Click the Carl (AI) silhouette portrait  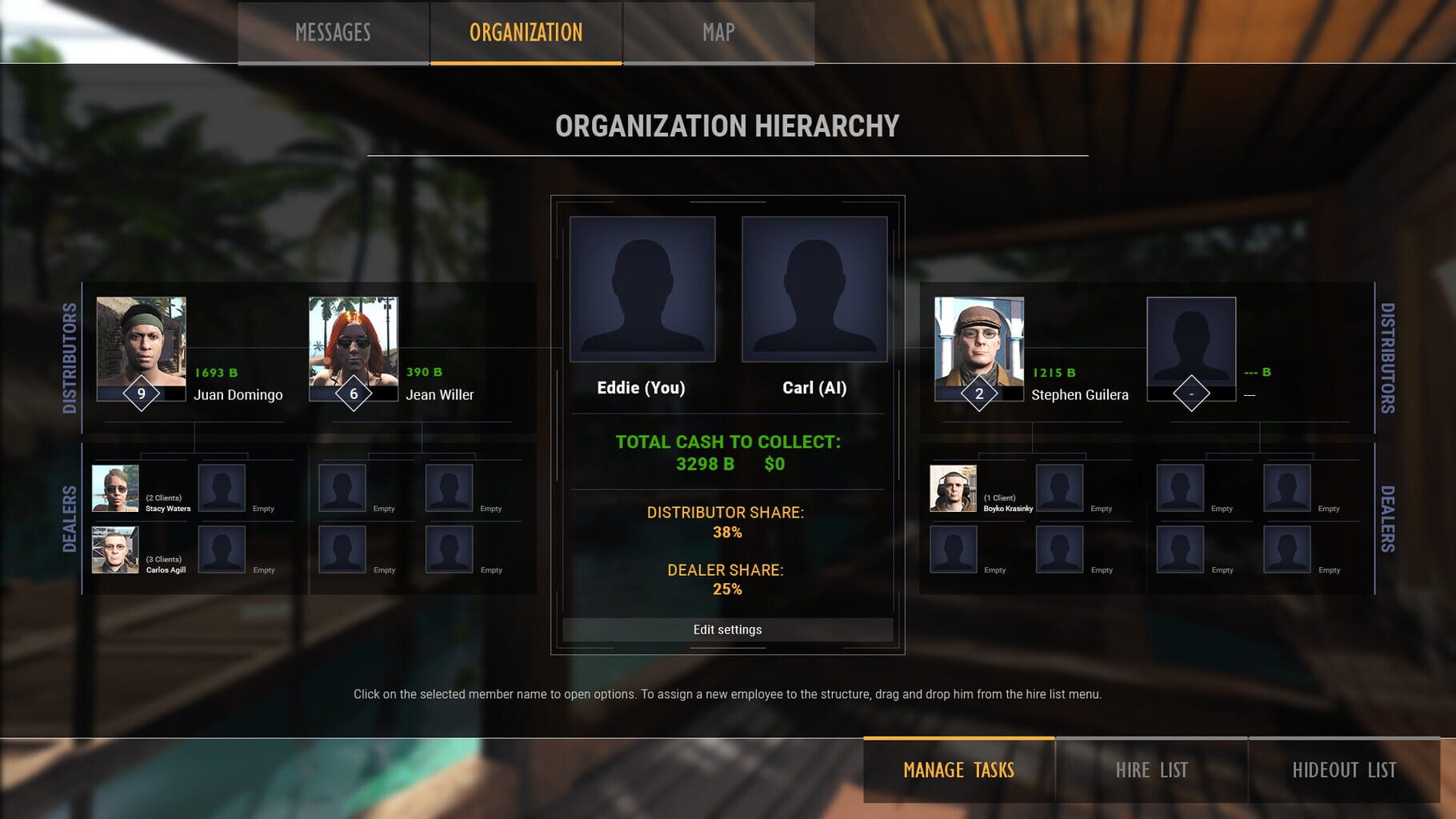[x=814, y=288]
